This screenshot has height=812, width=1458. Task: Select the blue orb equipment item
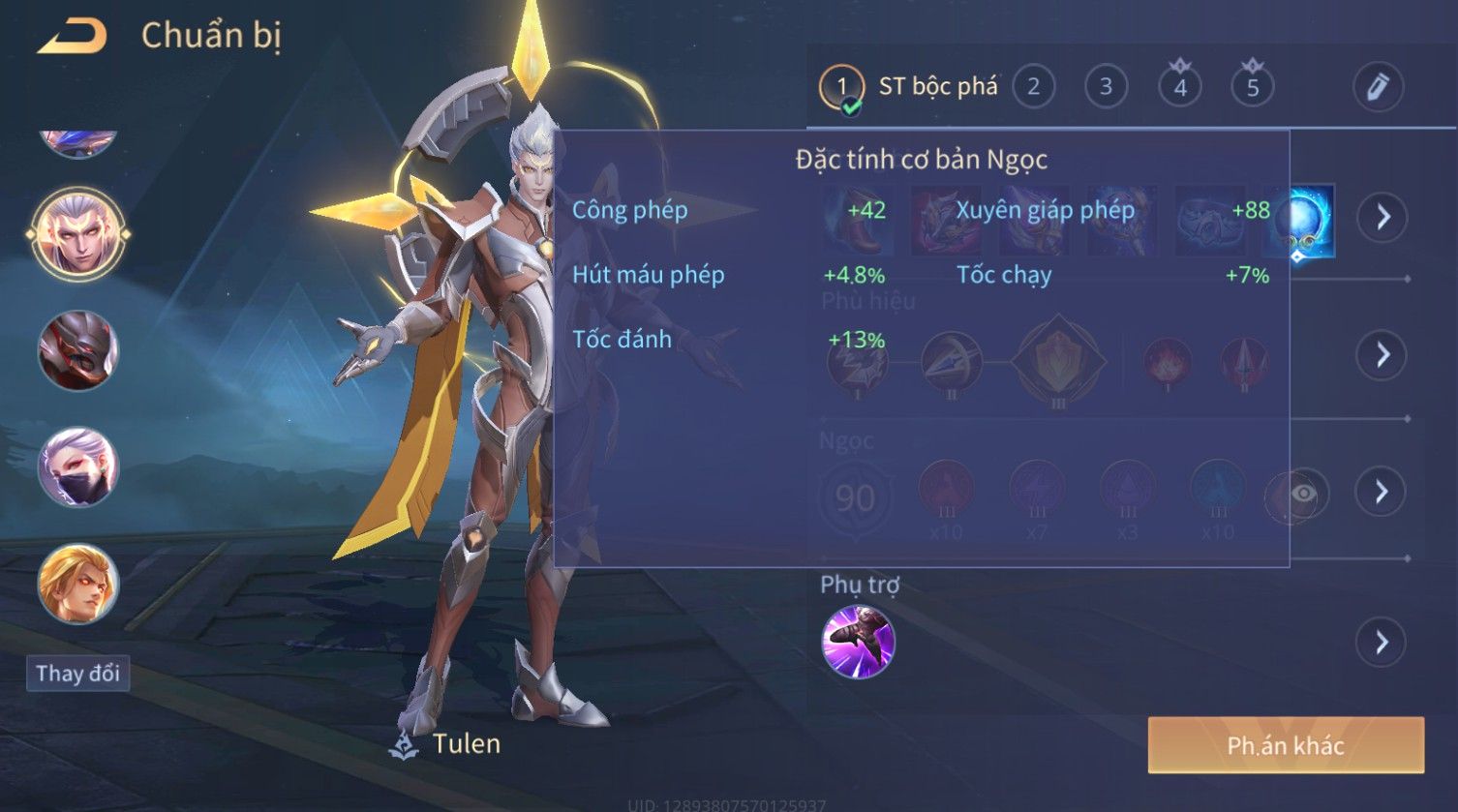1303,221
